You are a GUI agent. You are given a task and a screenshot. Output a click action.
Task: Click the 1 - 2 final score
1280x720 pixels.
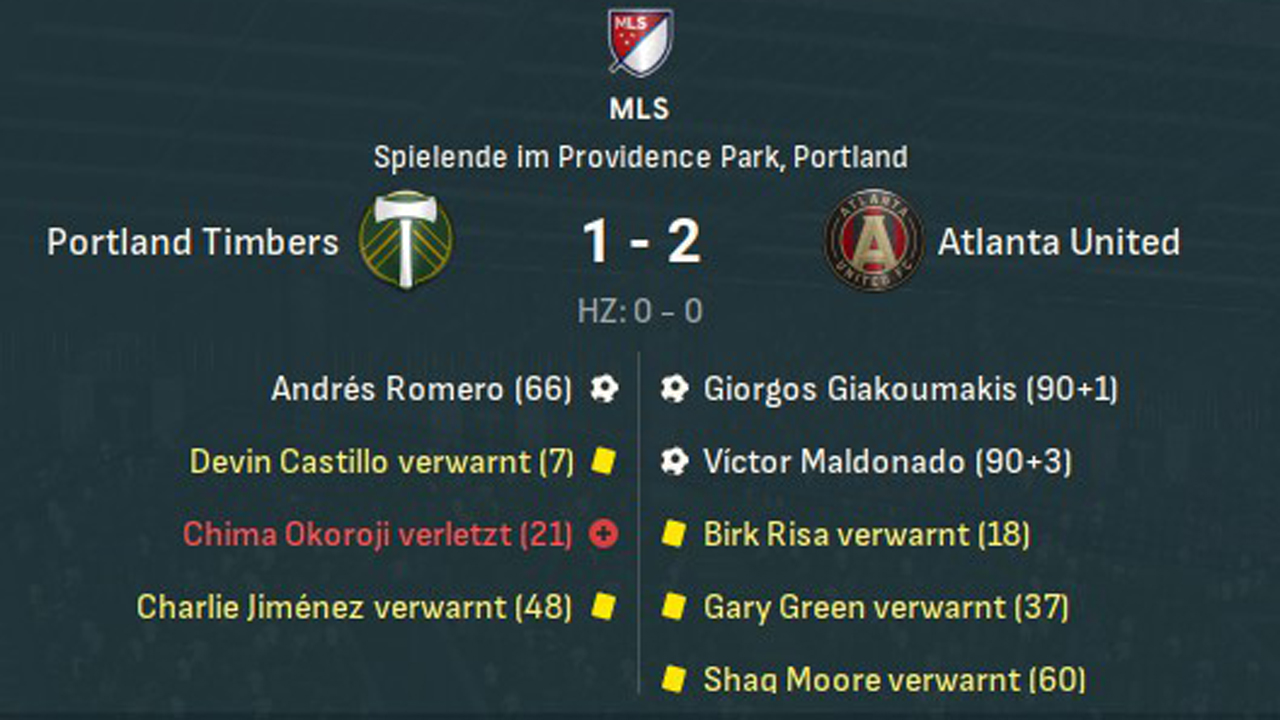coord(641,242)
